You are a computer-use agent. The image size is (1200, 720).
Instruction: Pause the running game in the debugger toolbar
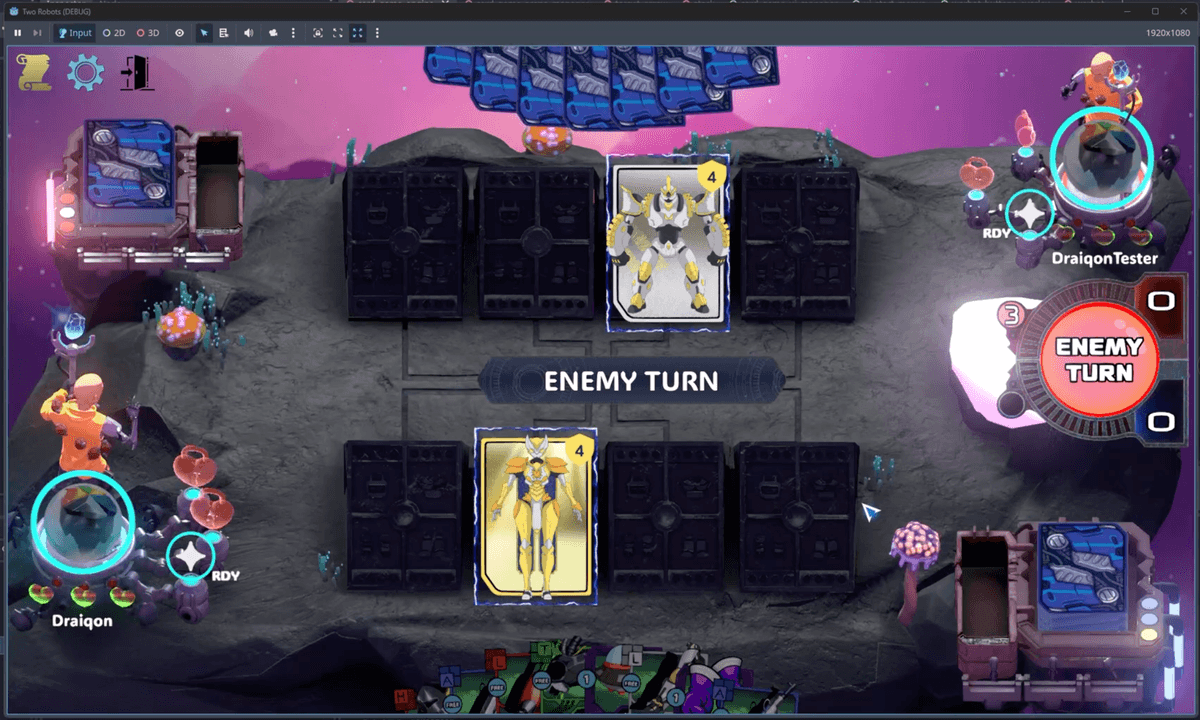click(18, 33)
